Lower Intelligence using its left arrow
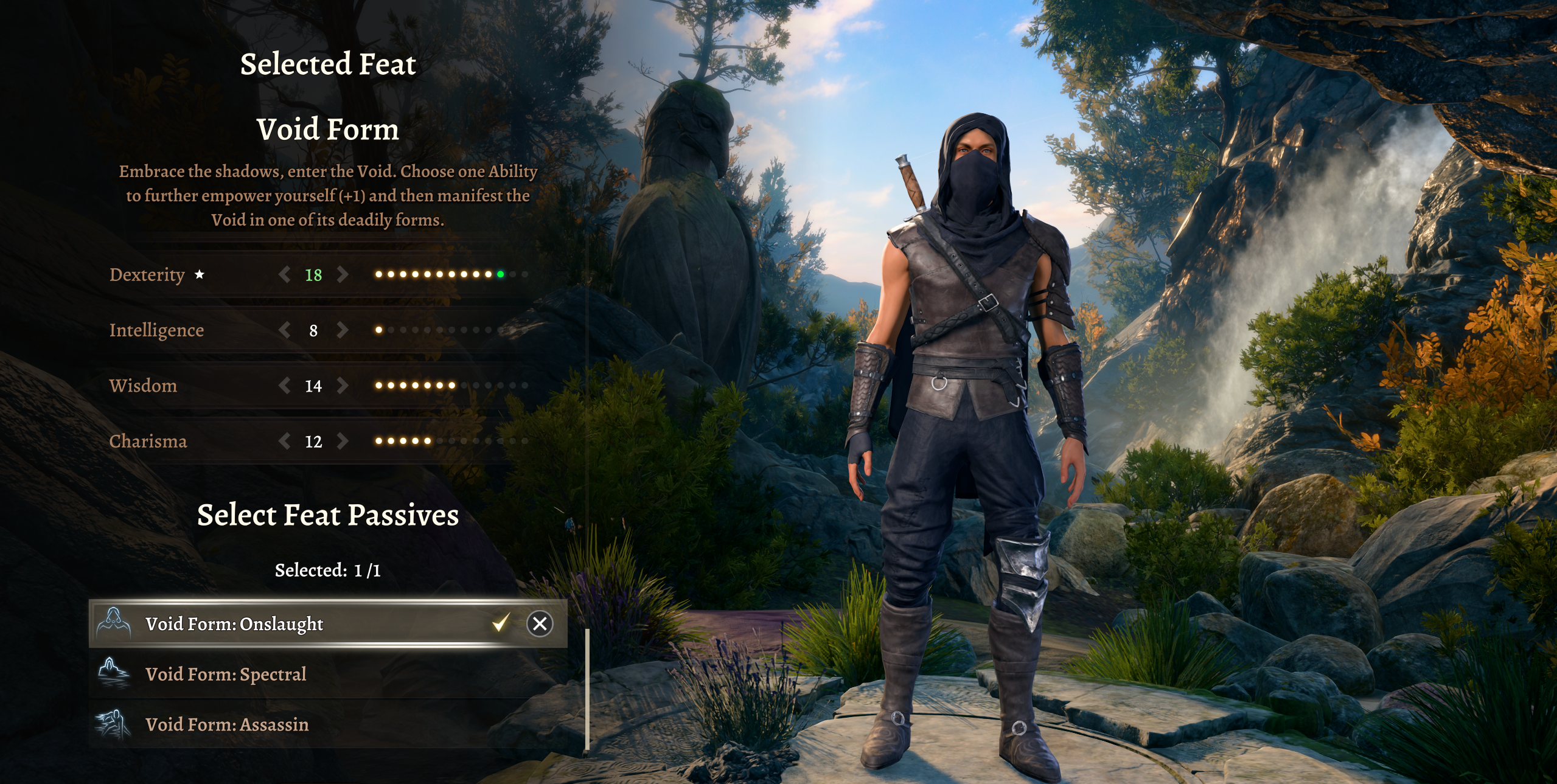Screen dimensions: 1557x784 [x=284, y=330]
